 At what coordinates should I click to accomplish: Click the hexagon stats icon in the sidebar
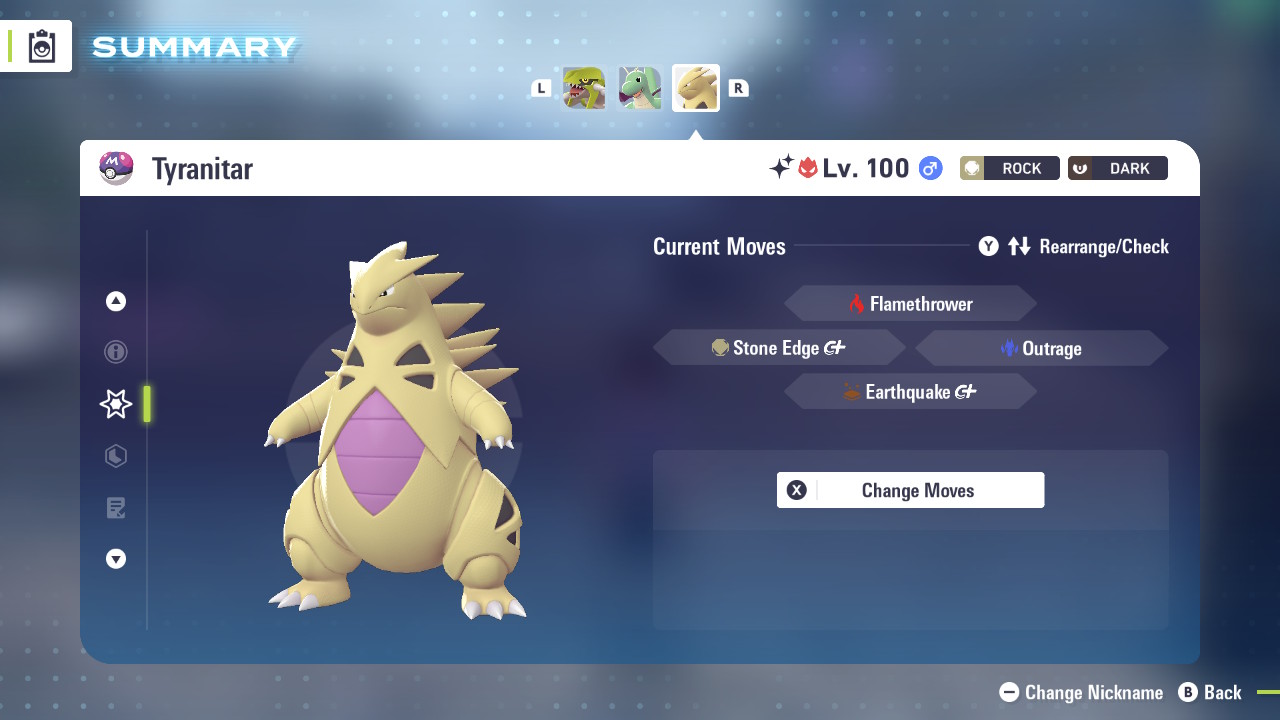tap(115, 456)
